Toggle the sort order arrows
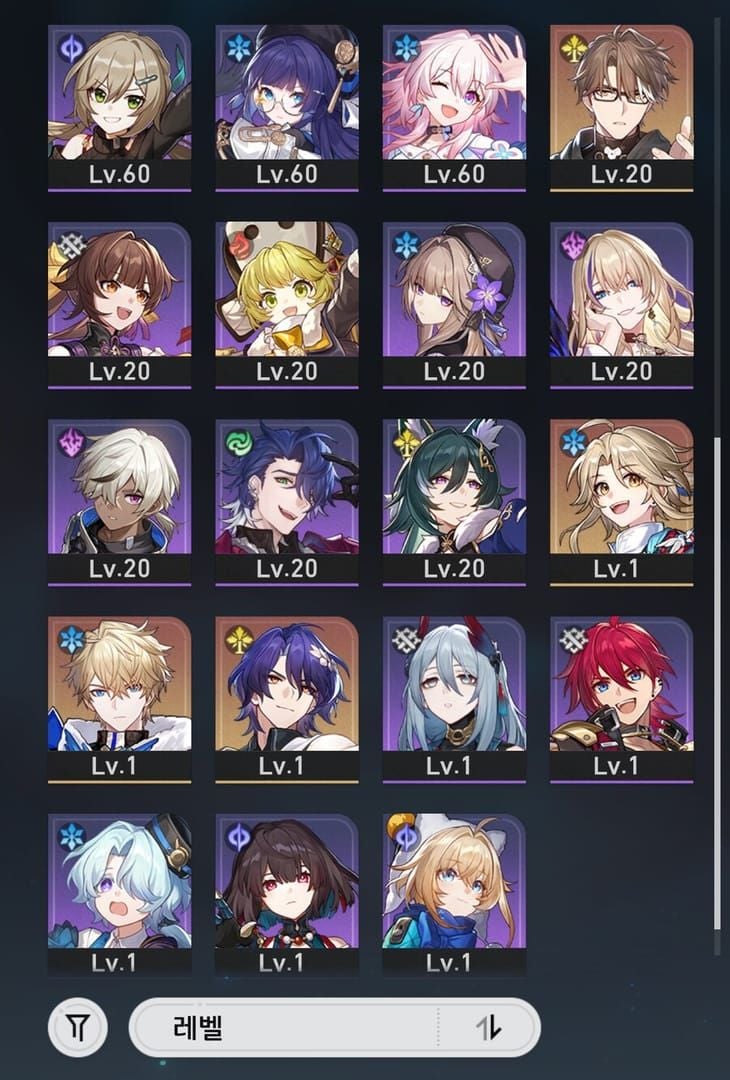Screen dimensions: 730x1080 click(489, 1026)
